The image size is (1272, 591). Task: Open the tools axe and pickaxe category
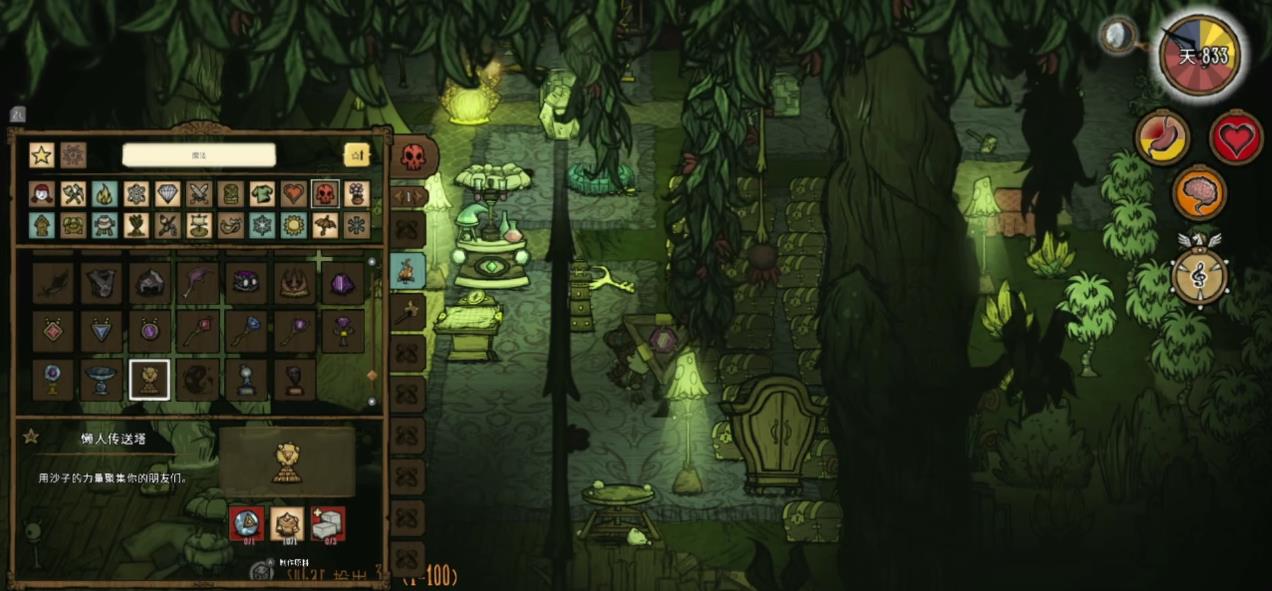73,194
